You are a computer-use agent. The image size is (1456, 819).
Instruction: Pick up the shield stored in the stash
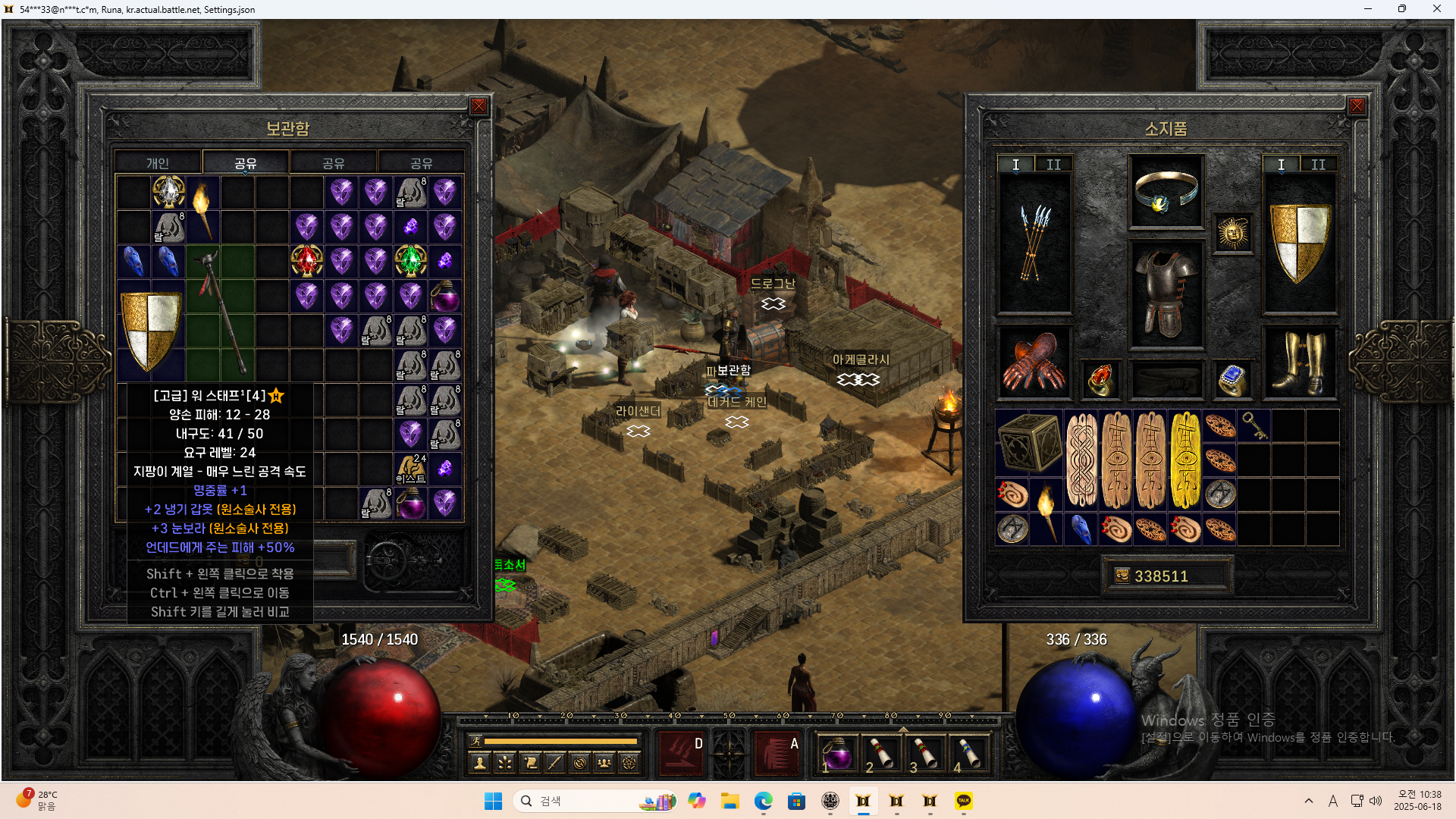pyautogui.click(x=151, y=331)
